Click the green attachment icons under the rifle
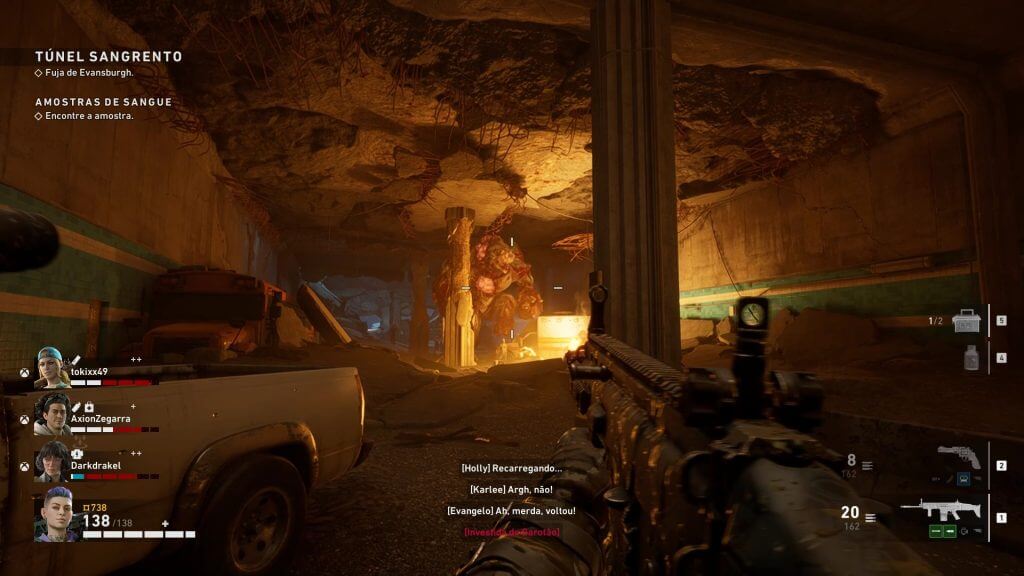The height and width of the screenshot is (576, 1024). click(945, 532)
